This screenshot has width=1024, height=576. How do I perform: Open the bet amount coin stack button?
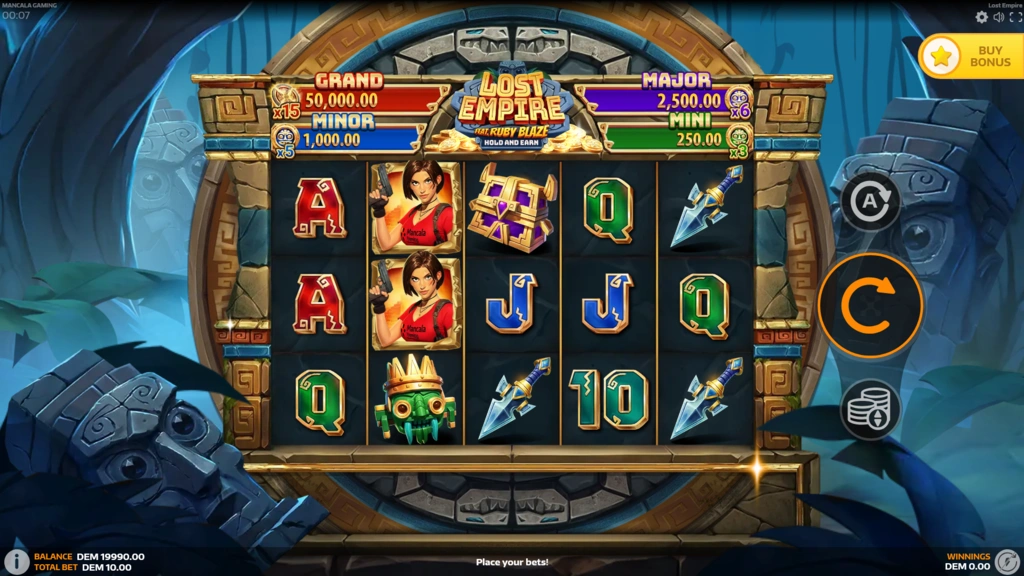[x=870, y=409]
